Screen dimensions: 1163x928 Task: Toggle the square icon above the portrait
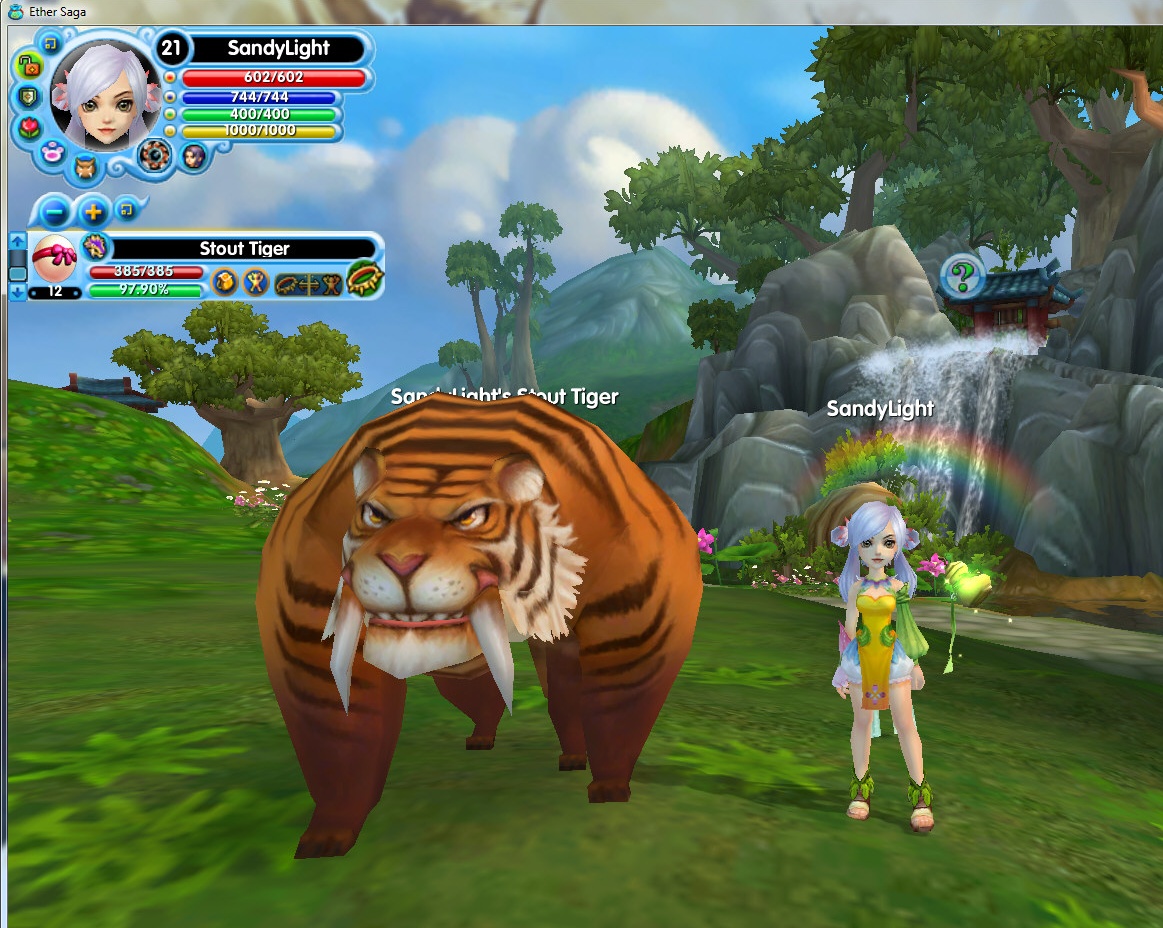pyautogui.click(x=51, y=43)
